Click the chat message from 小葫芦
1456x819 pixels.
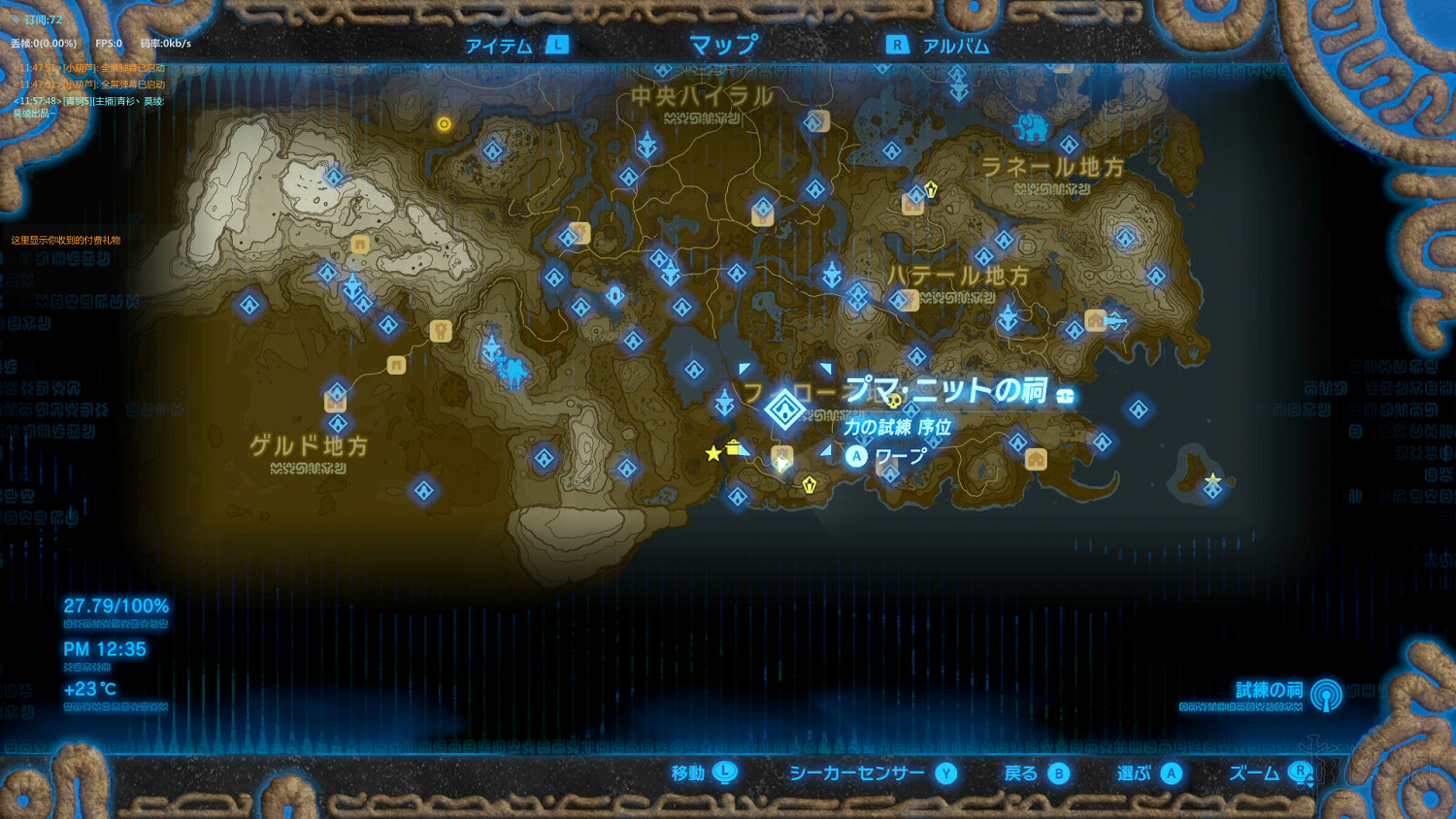(x=87, y=70)
